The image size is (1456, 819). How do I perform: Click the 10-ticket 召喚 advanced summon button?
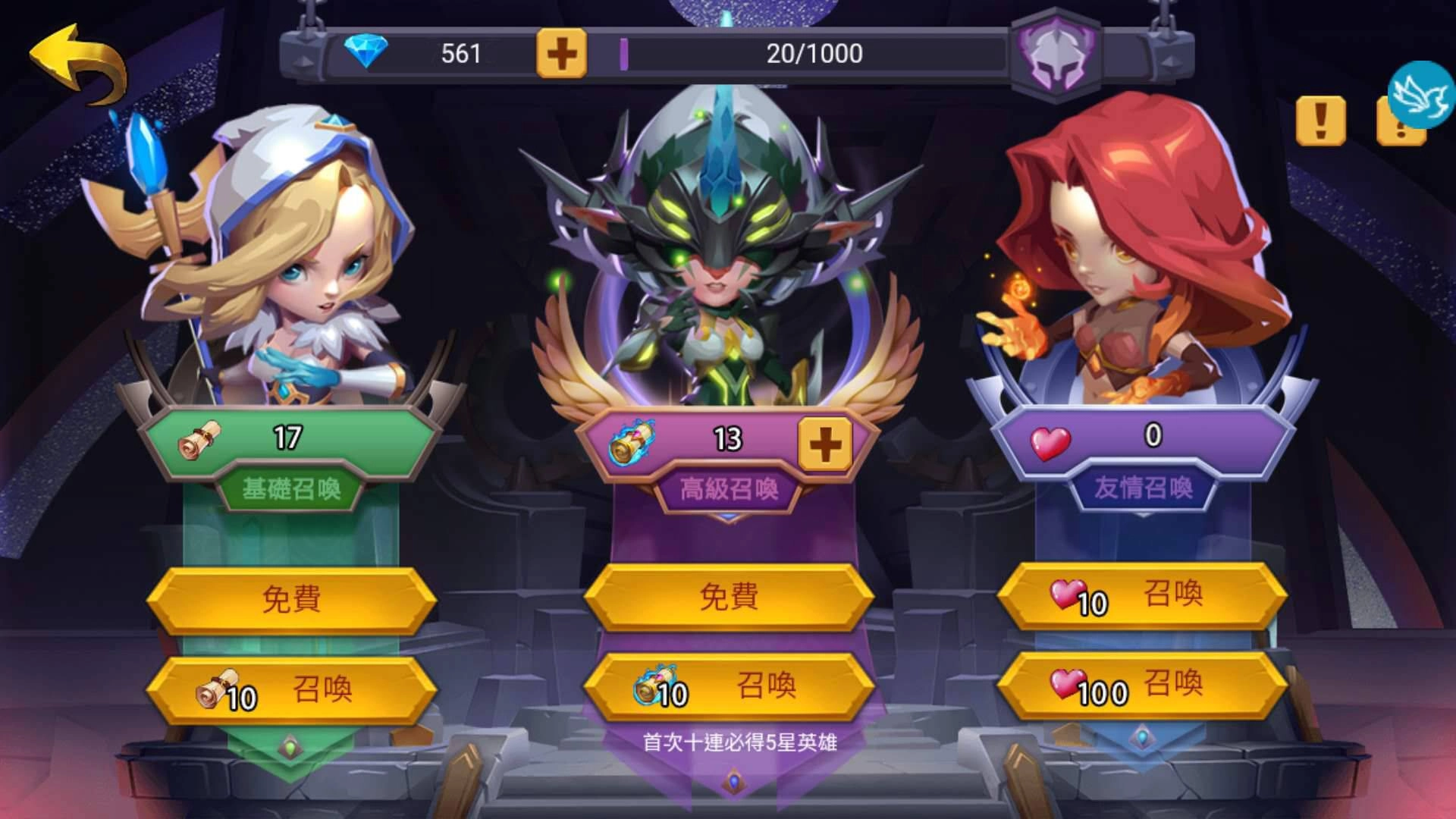[x=730, y=686]
